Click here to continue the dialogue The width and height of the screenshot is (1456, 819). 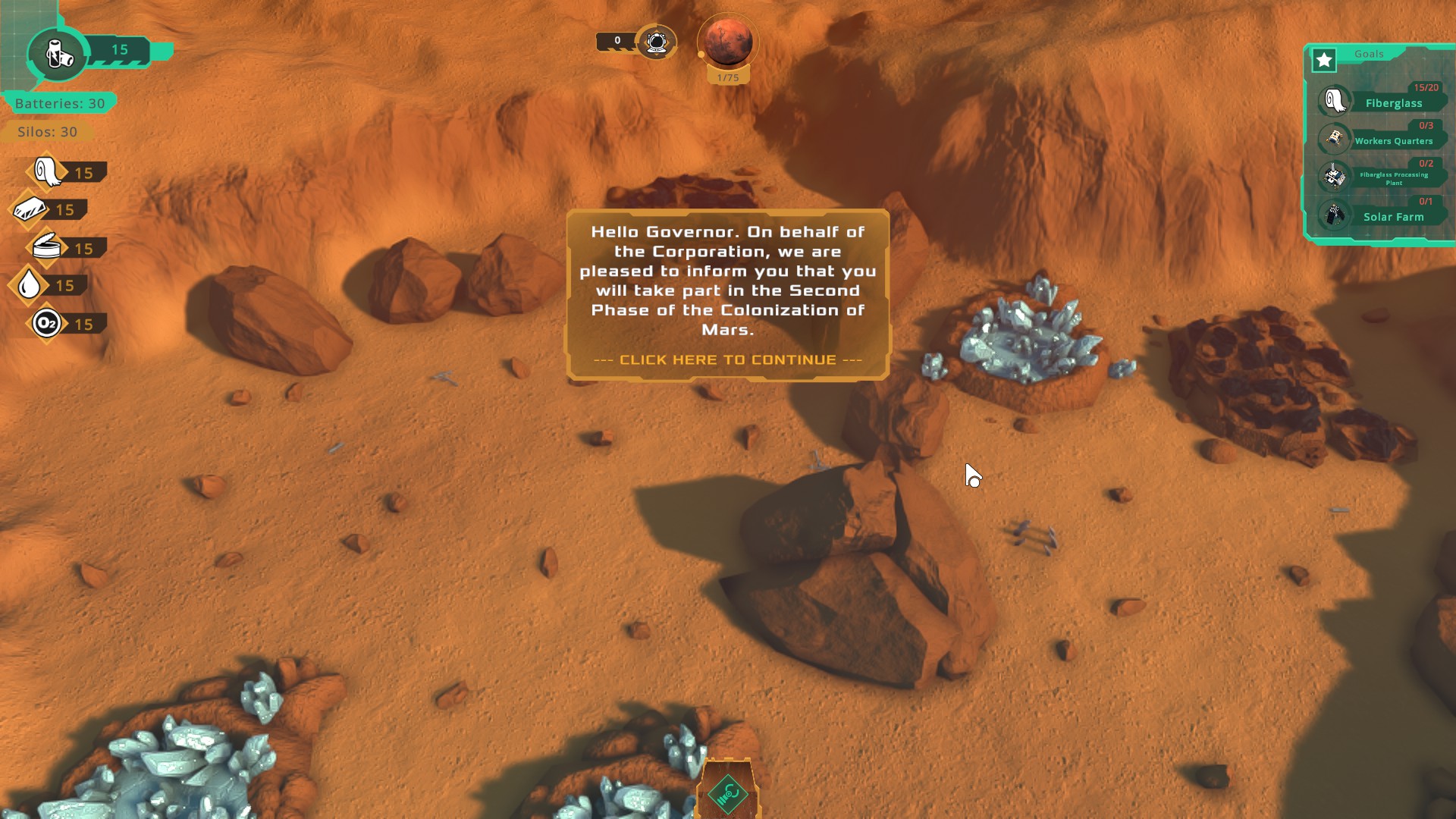(x=727, y=359)
